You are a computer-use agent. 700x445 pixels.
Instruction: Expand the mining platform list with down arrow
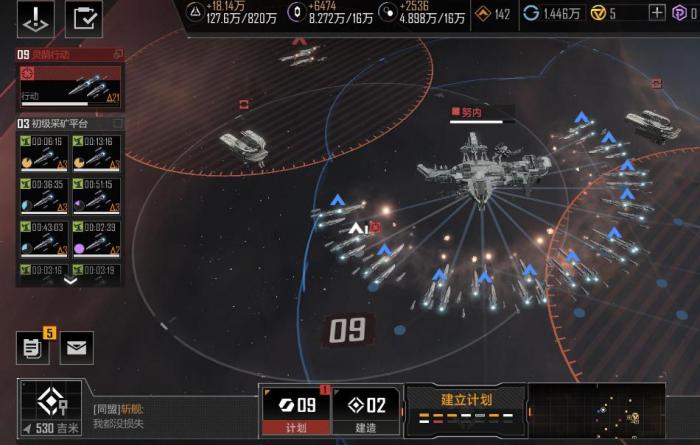(70, 281)
